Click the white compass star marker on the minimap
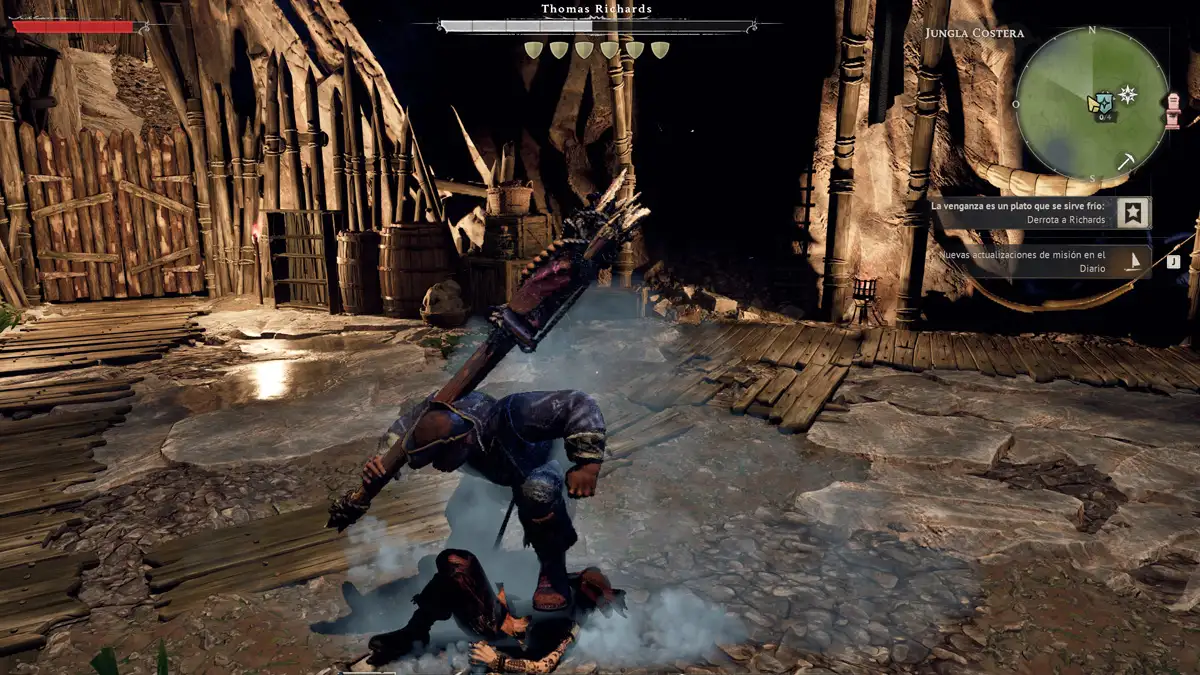1200x675 pixels. tap(1128, 95)
